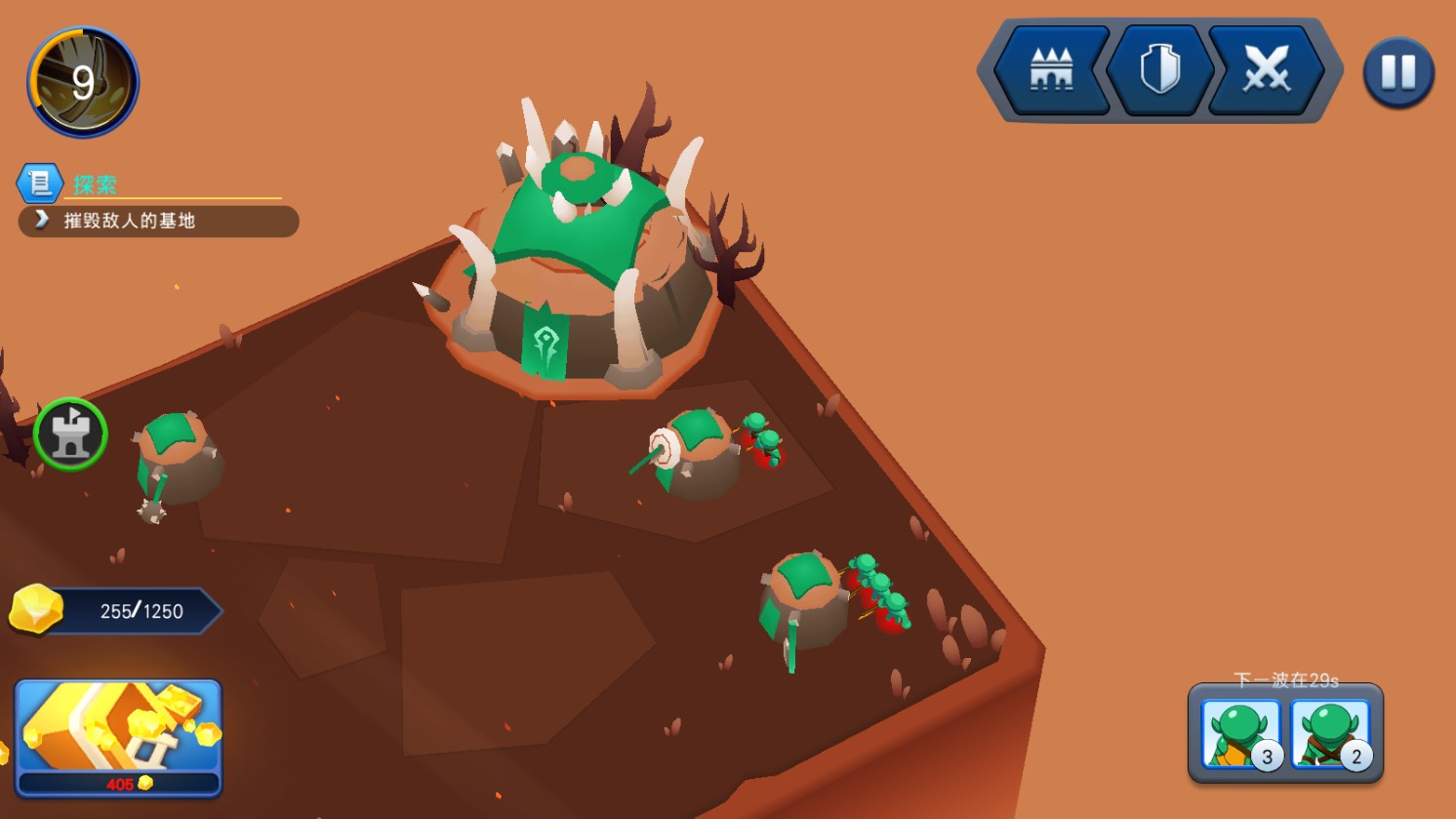
Task: Switch to the shield defense tab
Action: pos(1159,70)
